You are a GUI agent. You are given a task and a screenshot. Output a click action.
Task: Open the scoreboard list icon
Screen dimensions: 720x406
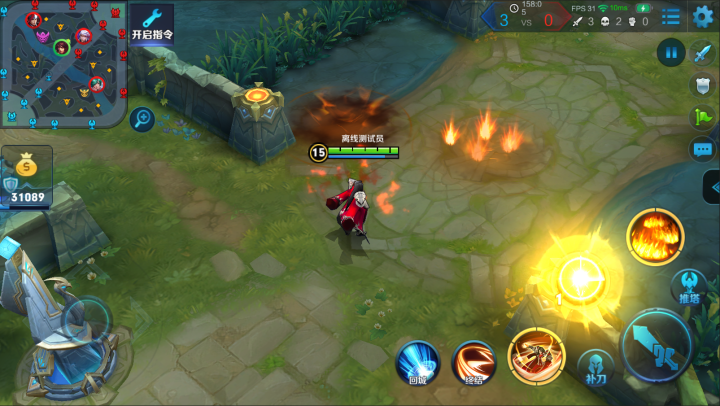671,17
